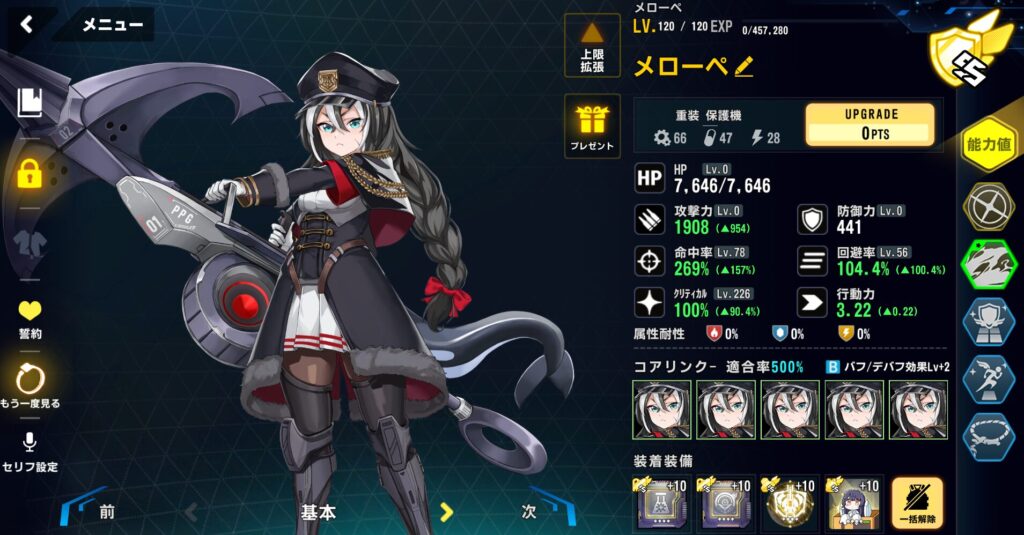This screenshot has height=535, width=1024.
Task: Click the yellow UPGRADE 0PTS button
Action: [x=870, y=125]
